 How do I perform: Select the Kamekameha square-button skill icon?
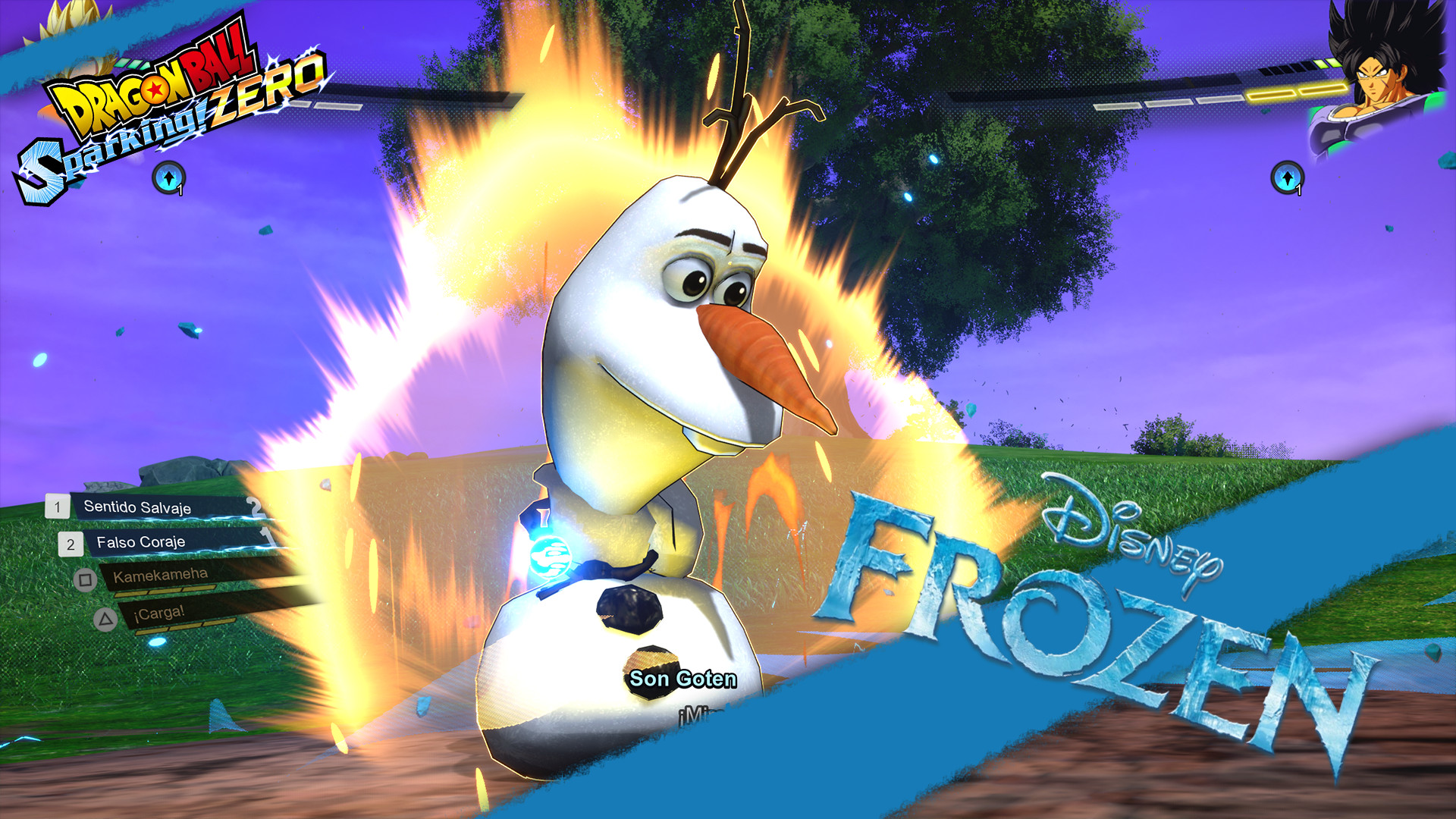84,580
